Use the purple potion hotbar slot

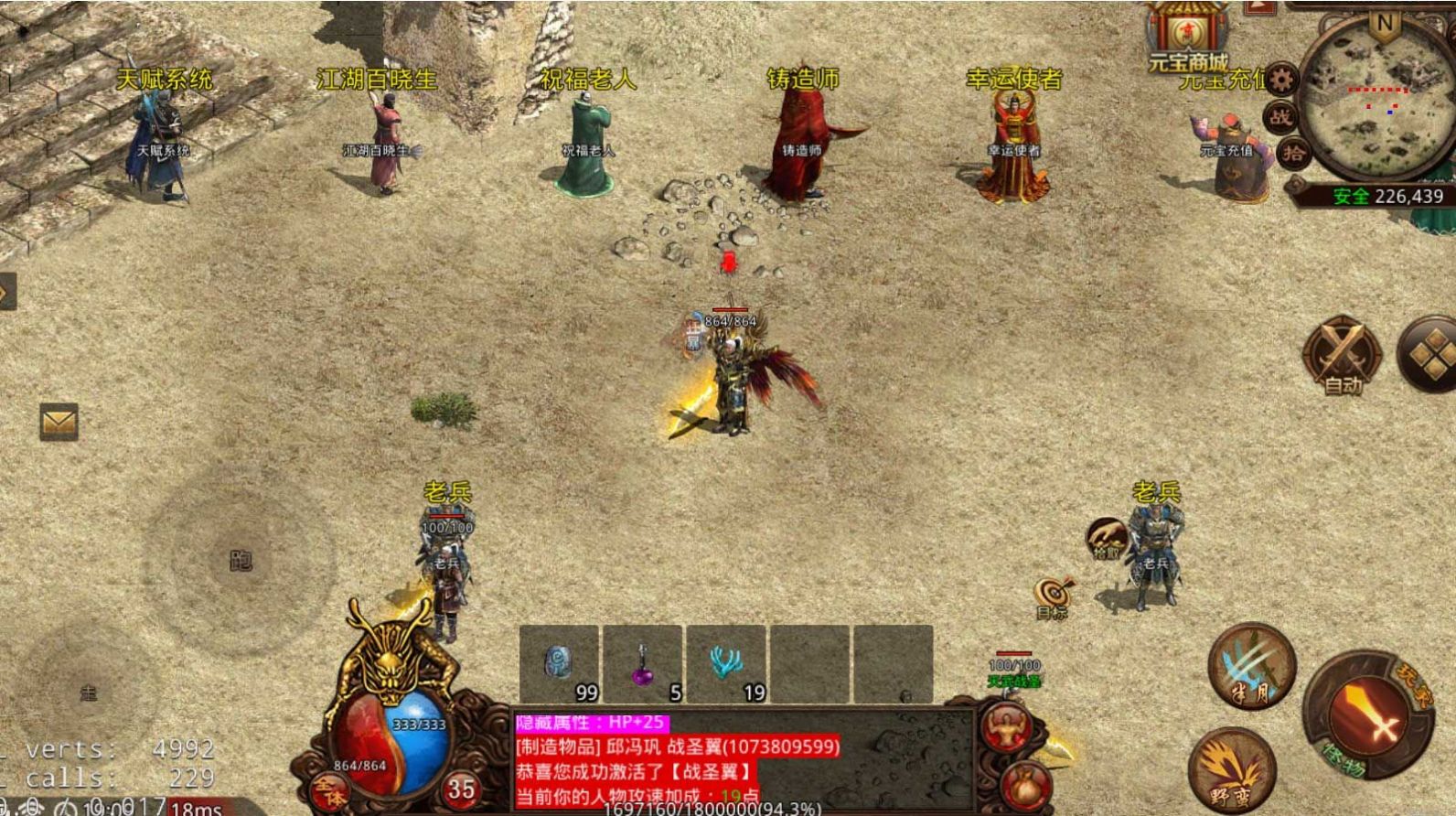(x=643, y=664)
